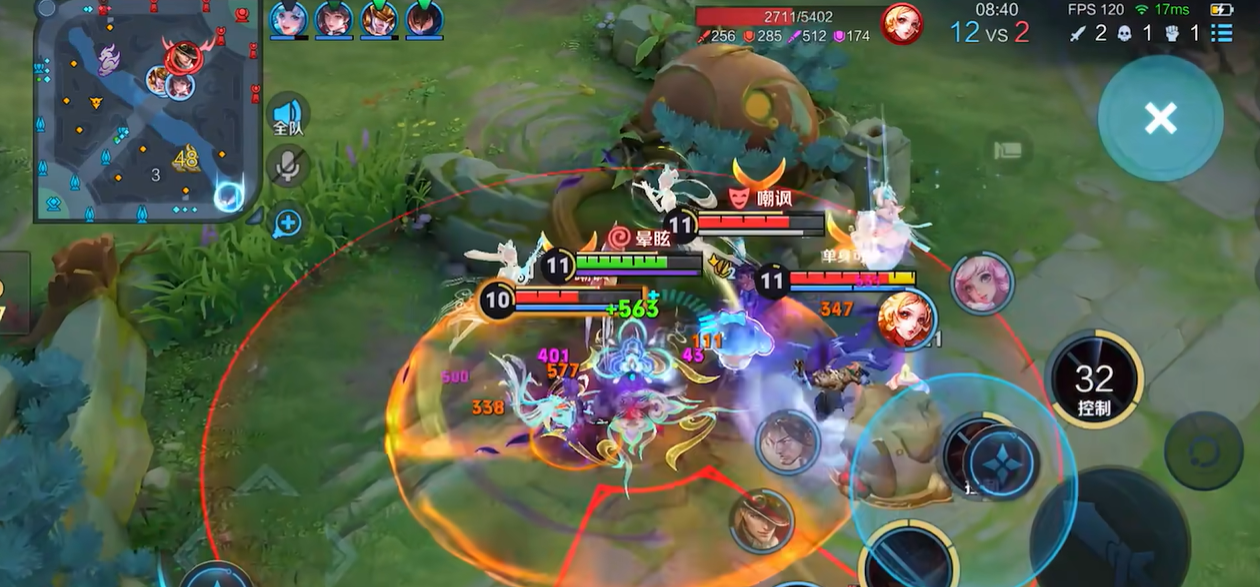Open the scoreboard list icon
Image resolution: width=1260 pixels, height=587 pixels.
click(x=1221, y=33)
